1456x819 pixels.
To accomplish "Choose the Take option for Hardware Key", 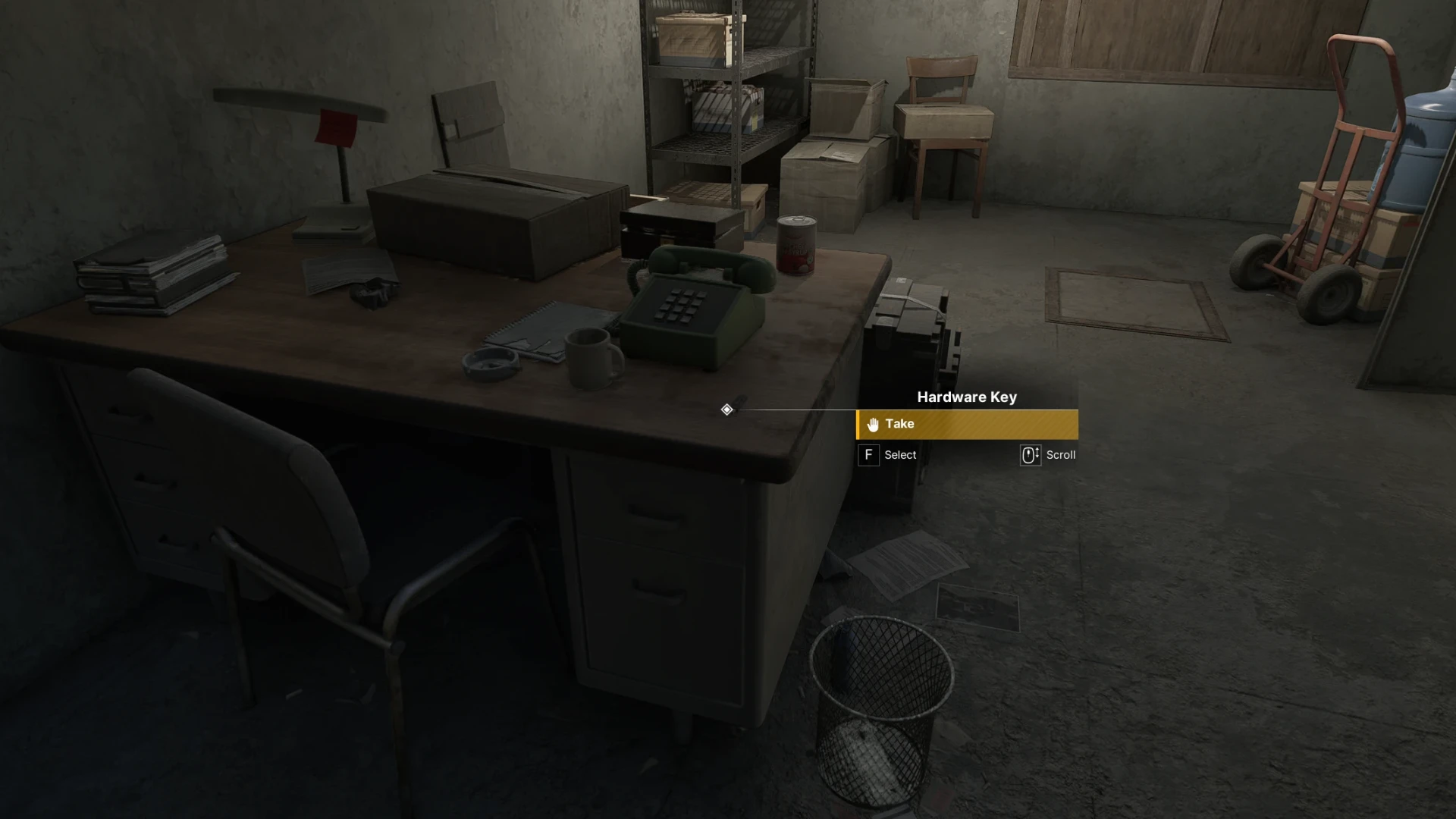I will click(x=966, y=425).
